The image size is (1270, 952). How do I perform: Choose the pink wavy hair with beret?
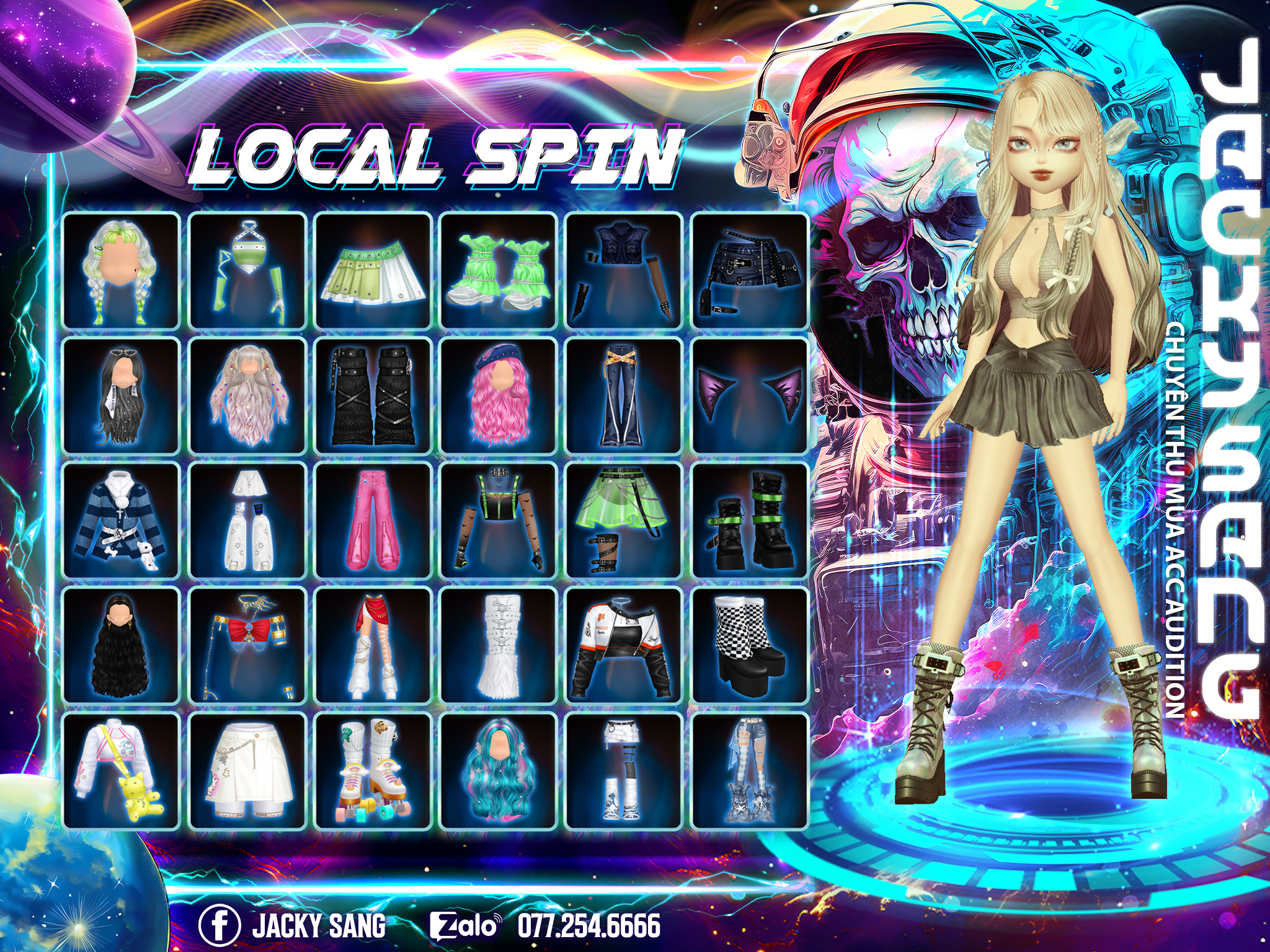click(498, 395)
